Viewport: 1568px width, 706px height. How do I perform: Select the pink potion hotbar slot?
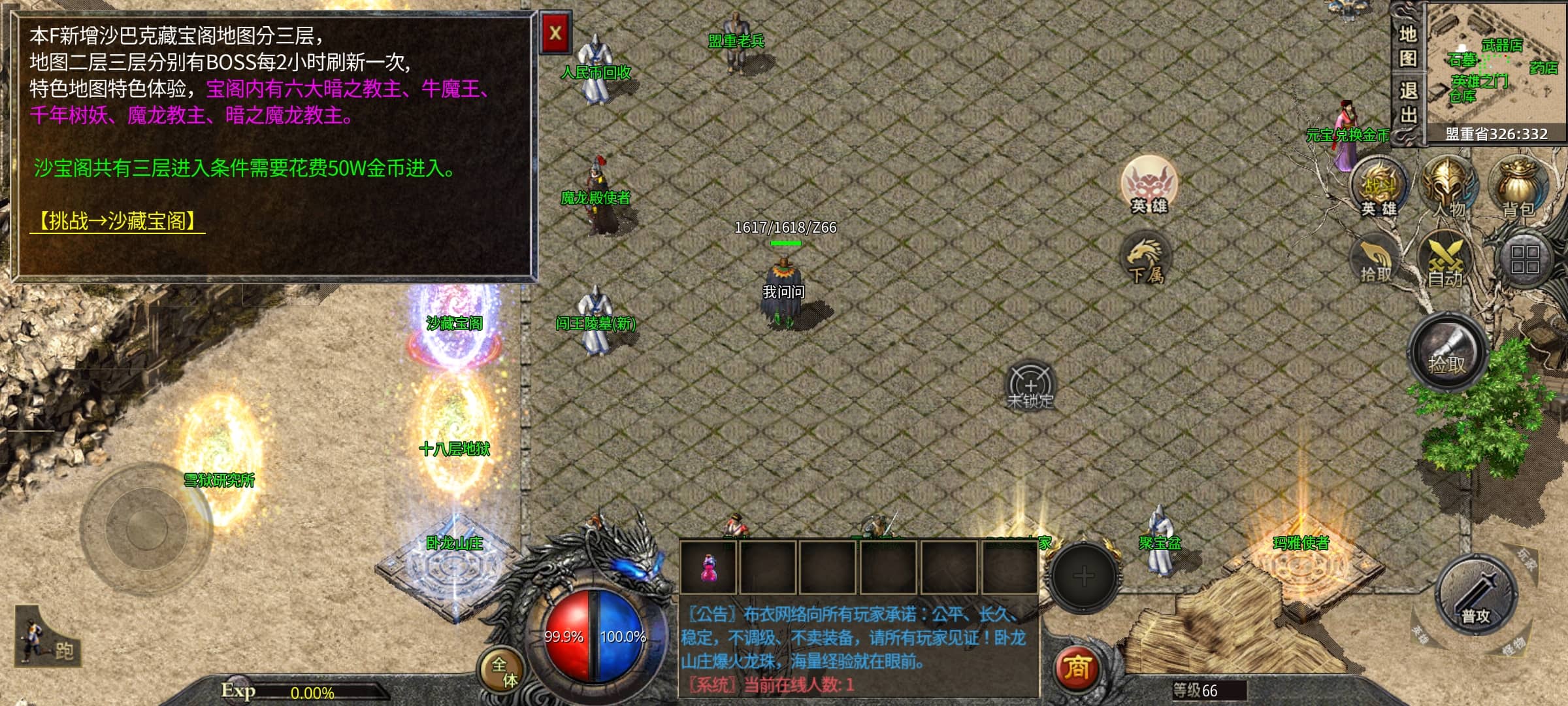708,567
